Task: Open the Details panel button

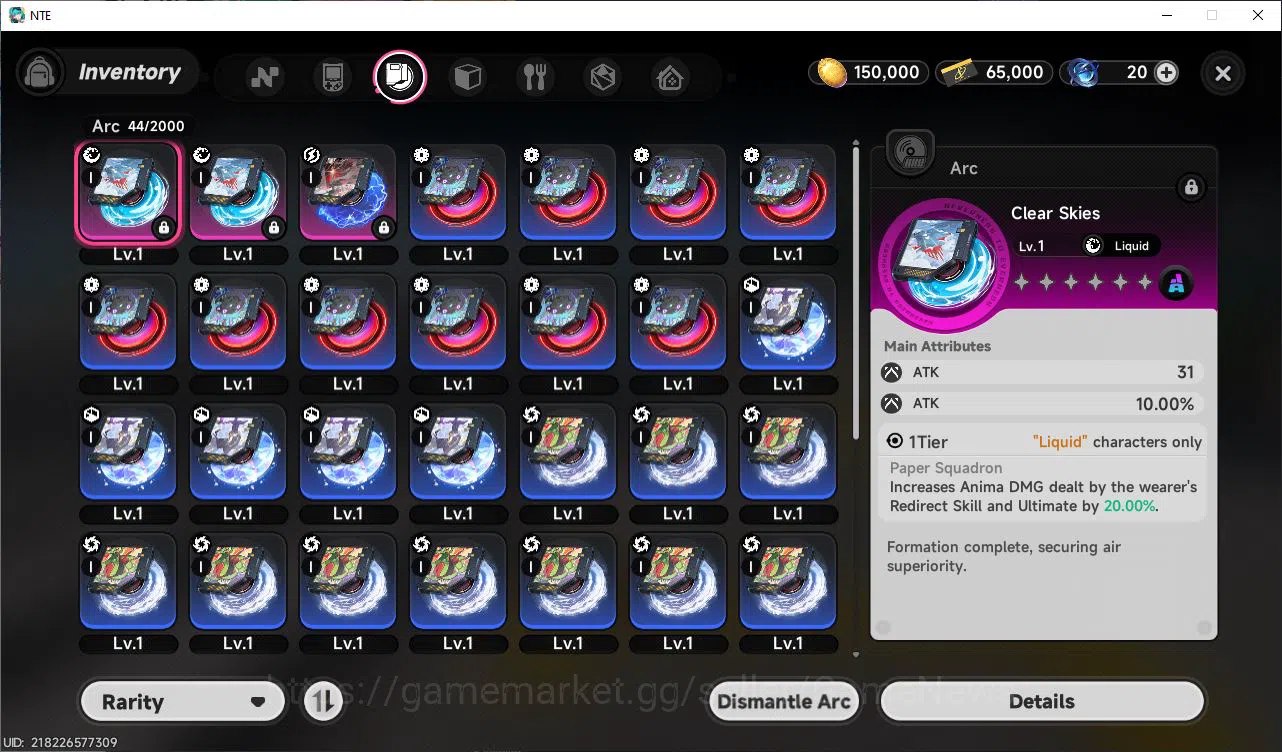Action: [x=1041, y=701]
